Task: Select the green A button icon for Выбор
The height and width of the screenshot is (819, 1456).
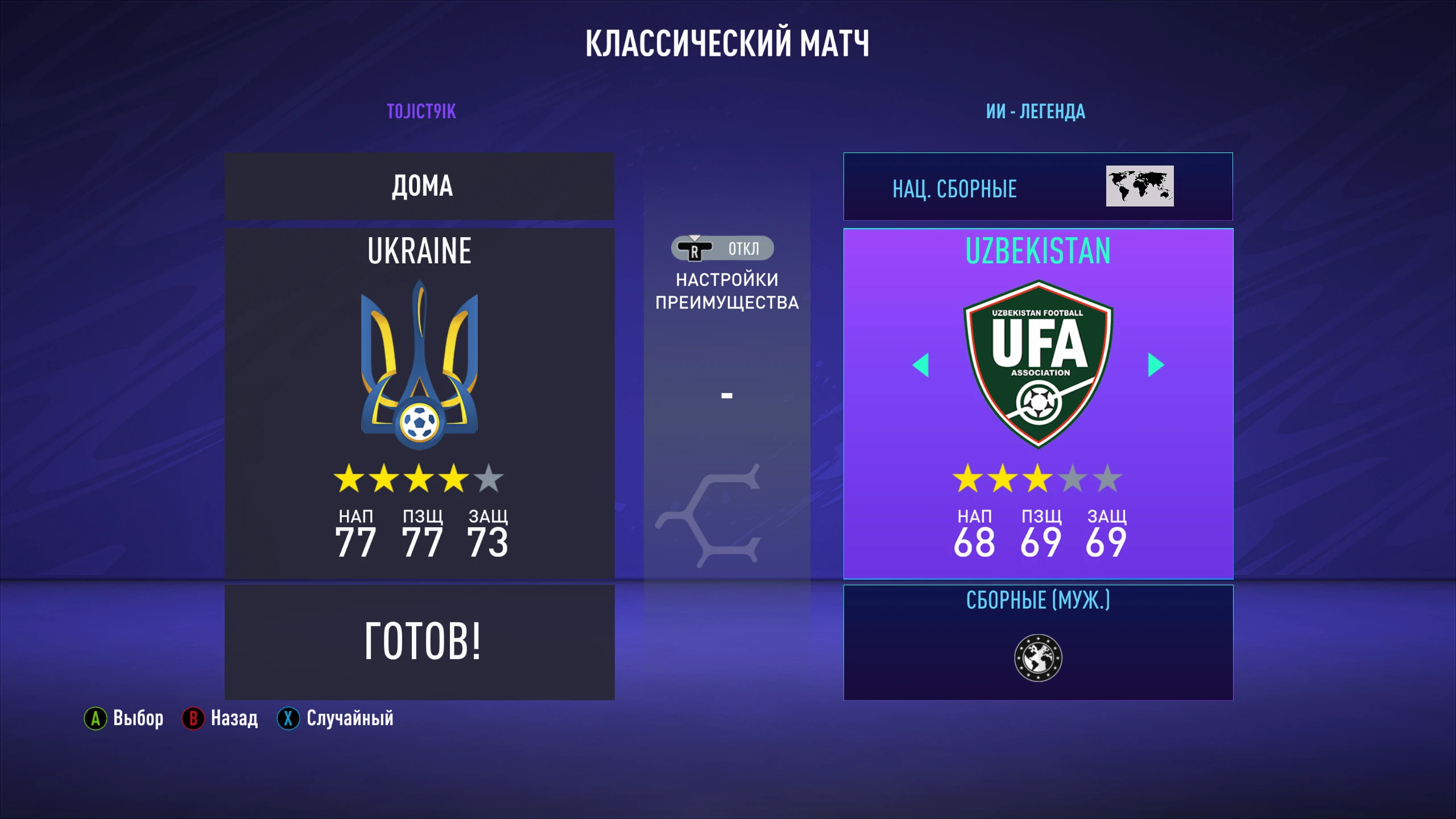Action: point(95,718)
